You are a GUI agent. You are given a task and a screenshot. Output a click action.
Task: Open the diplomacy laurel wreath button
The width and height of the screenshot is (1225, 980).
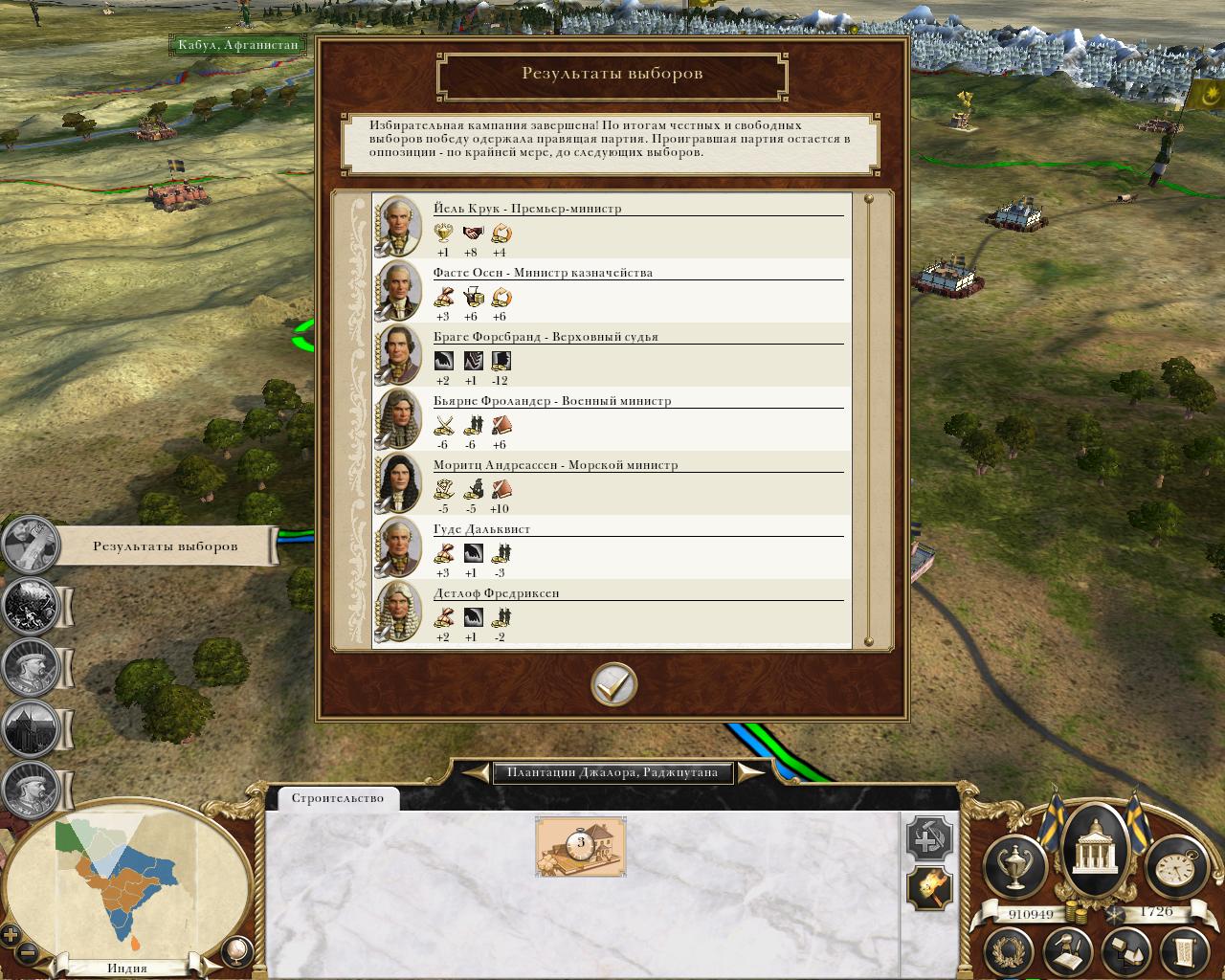pos(1013,950)
